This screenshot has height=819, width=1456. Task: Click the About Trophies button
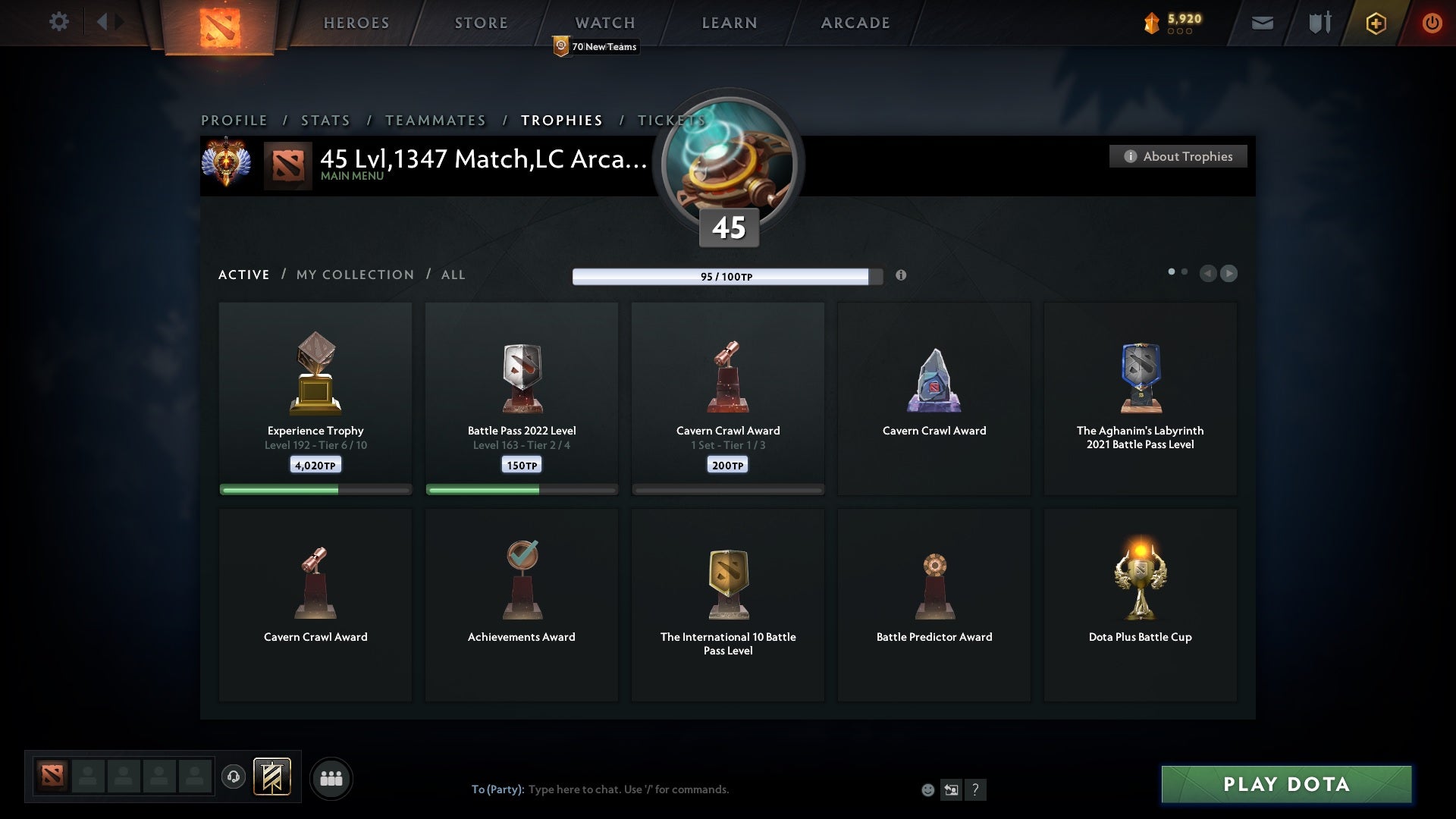[1178, 156]
